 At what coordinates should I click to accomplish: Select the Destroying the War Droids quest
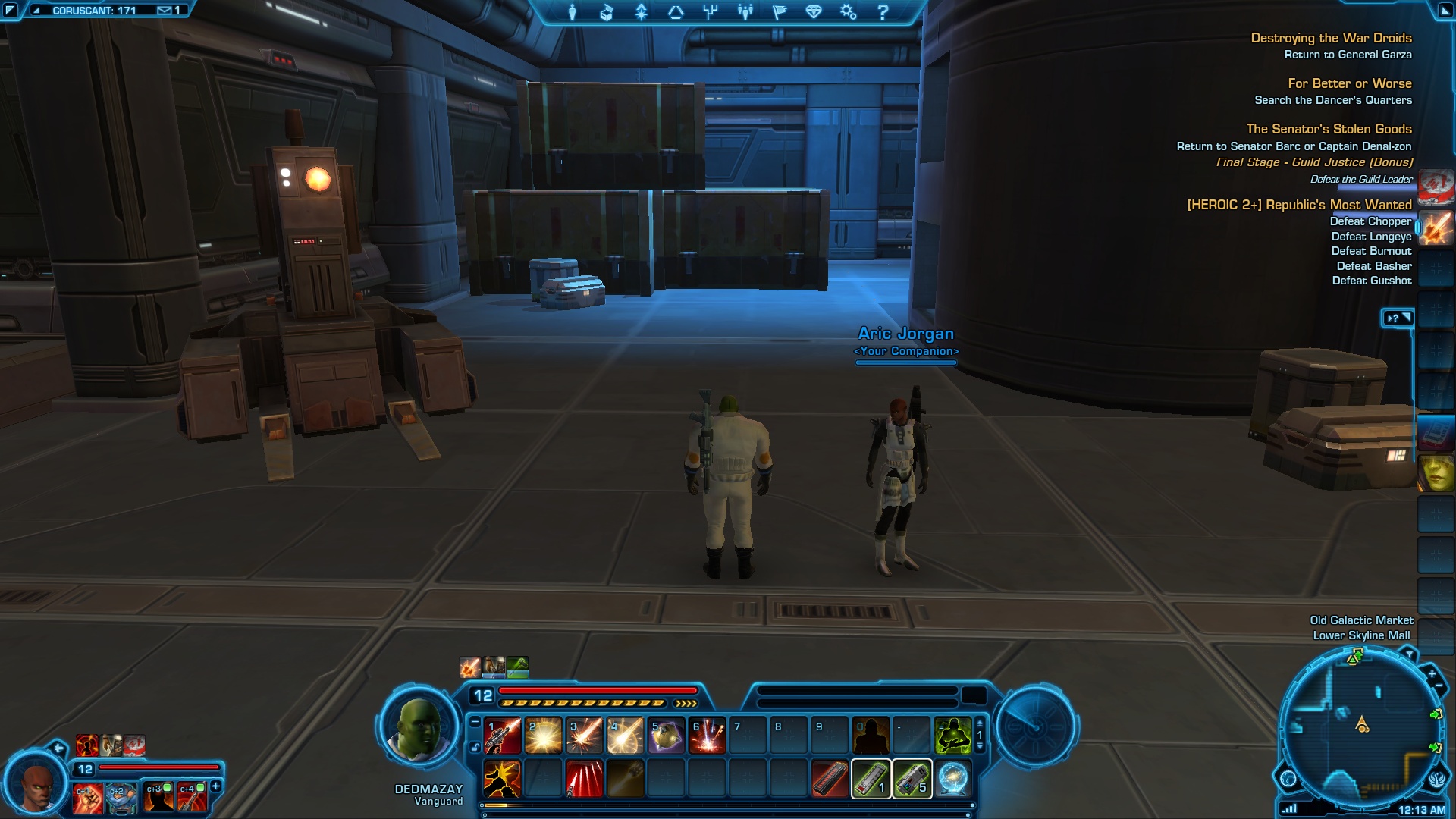click(1331, 38)
